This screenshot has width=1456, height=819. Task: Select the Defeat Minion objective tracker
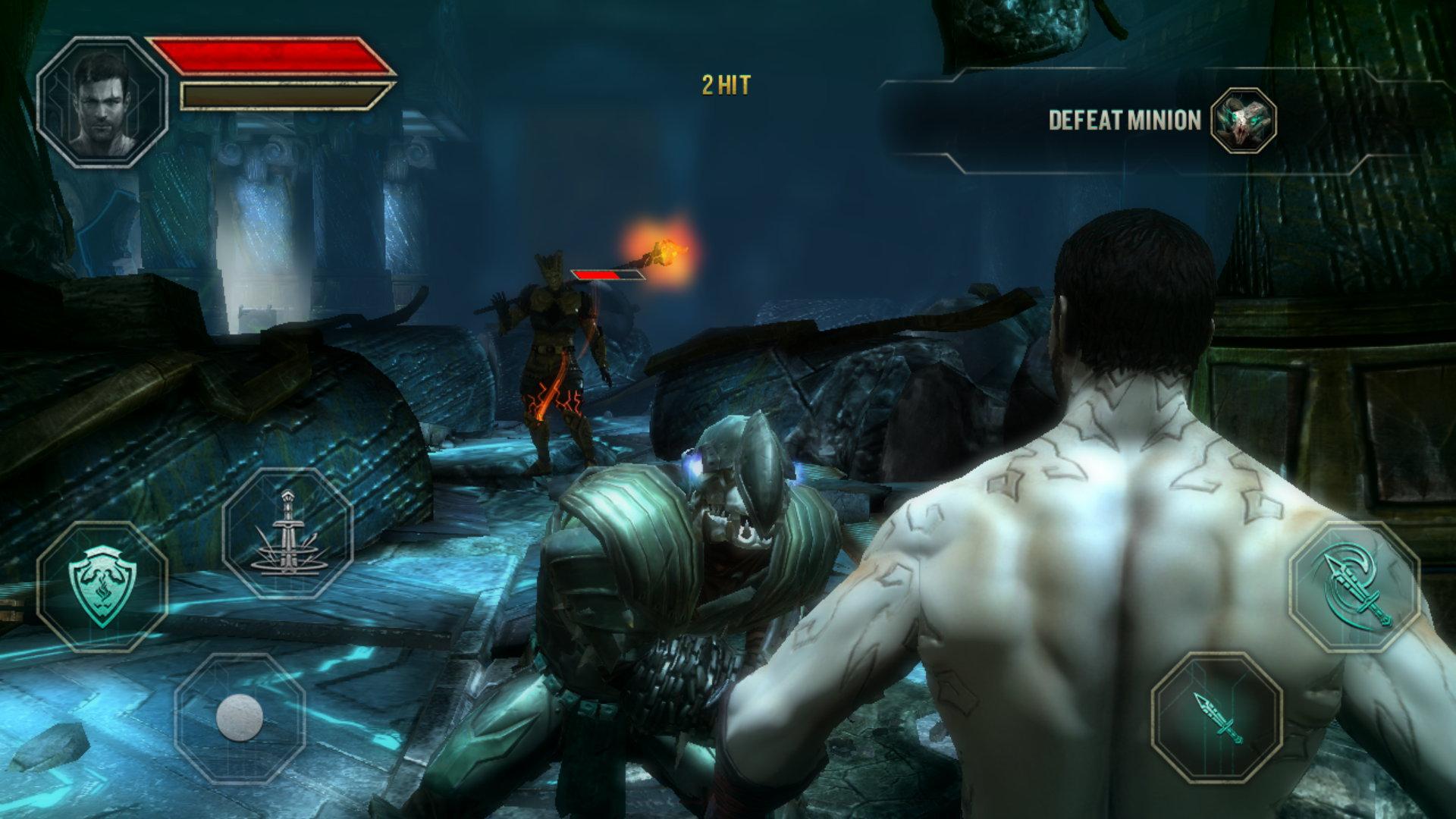point(1124,121)
